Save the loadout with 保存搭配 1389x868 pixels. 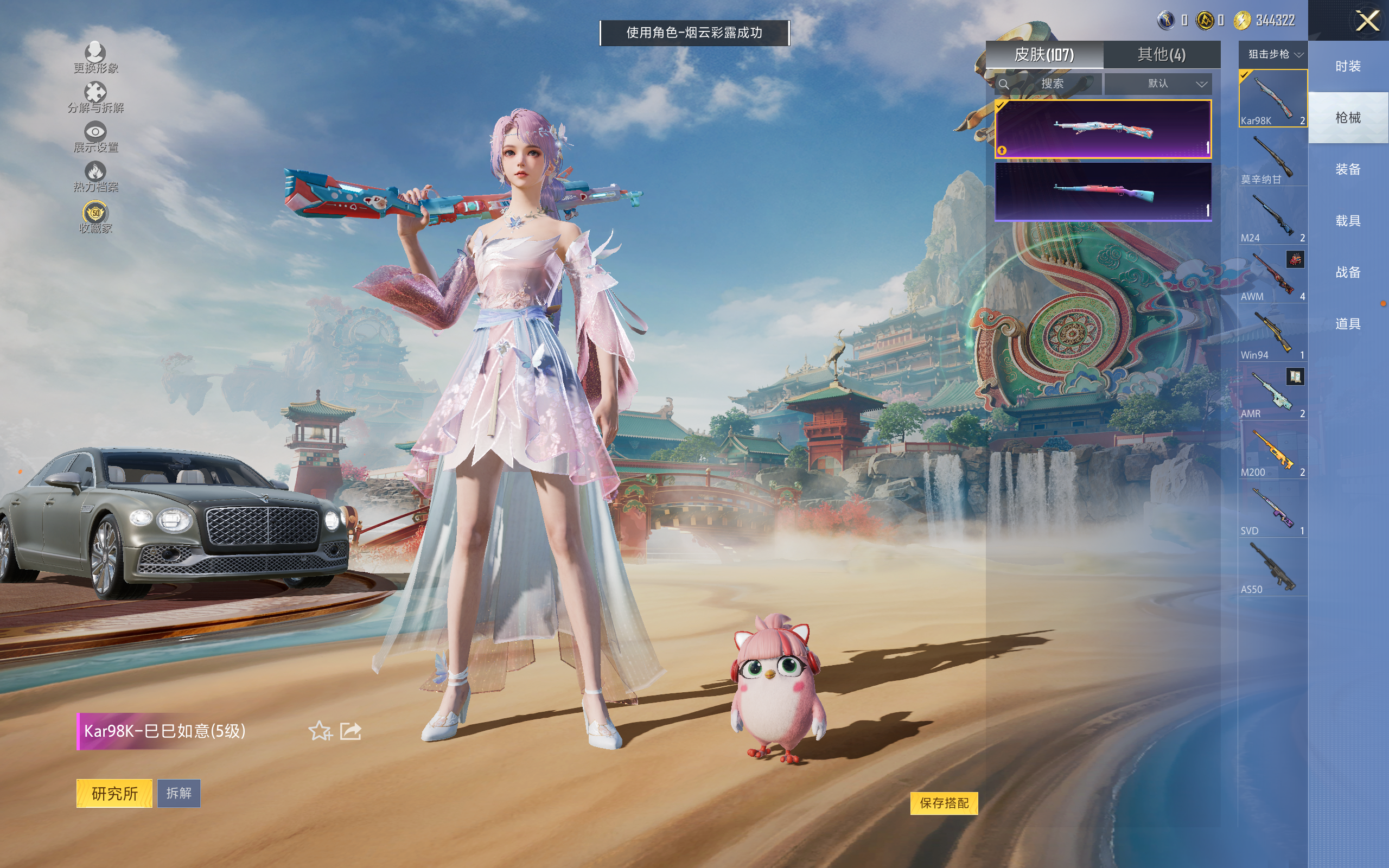(944, 802)
